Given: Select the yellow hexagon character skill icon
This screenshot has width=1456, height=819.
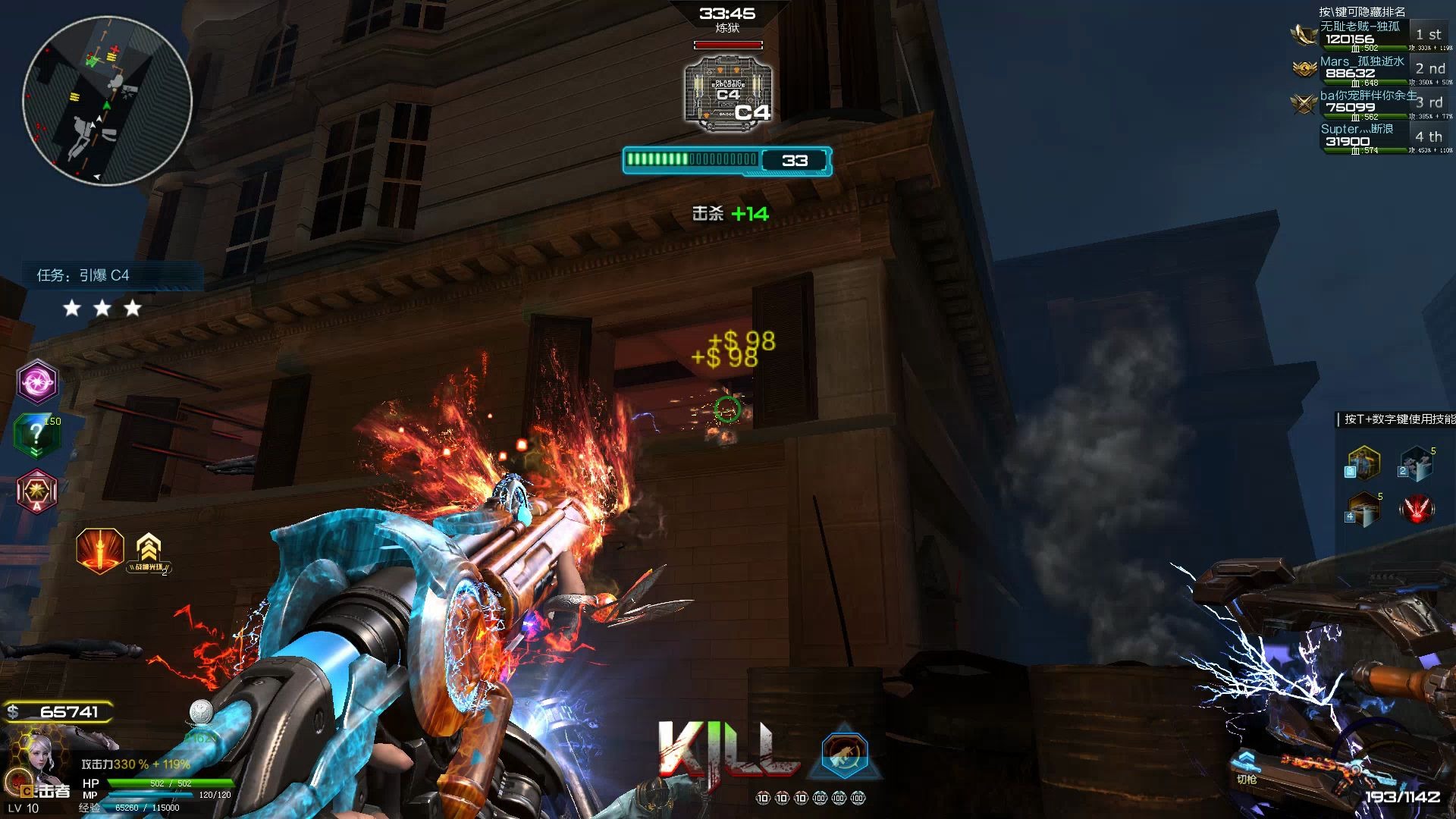Looking at the screenshot, I should (1363, 463).
